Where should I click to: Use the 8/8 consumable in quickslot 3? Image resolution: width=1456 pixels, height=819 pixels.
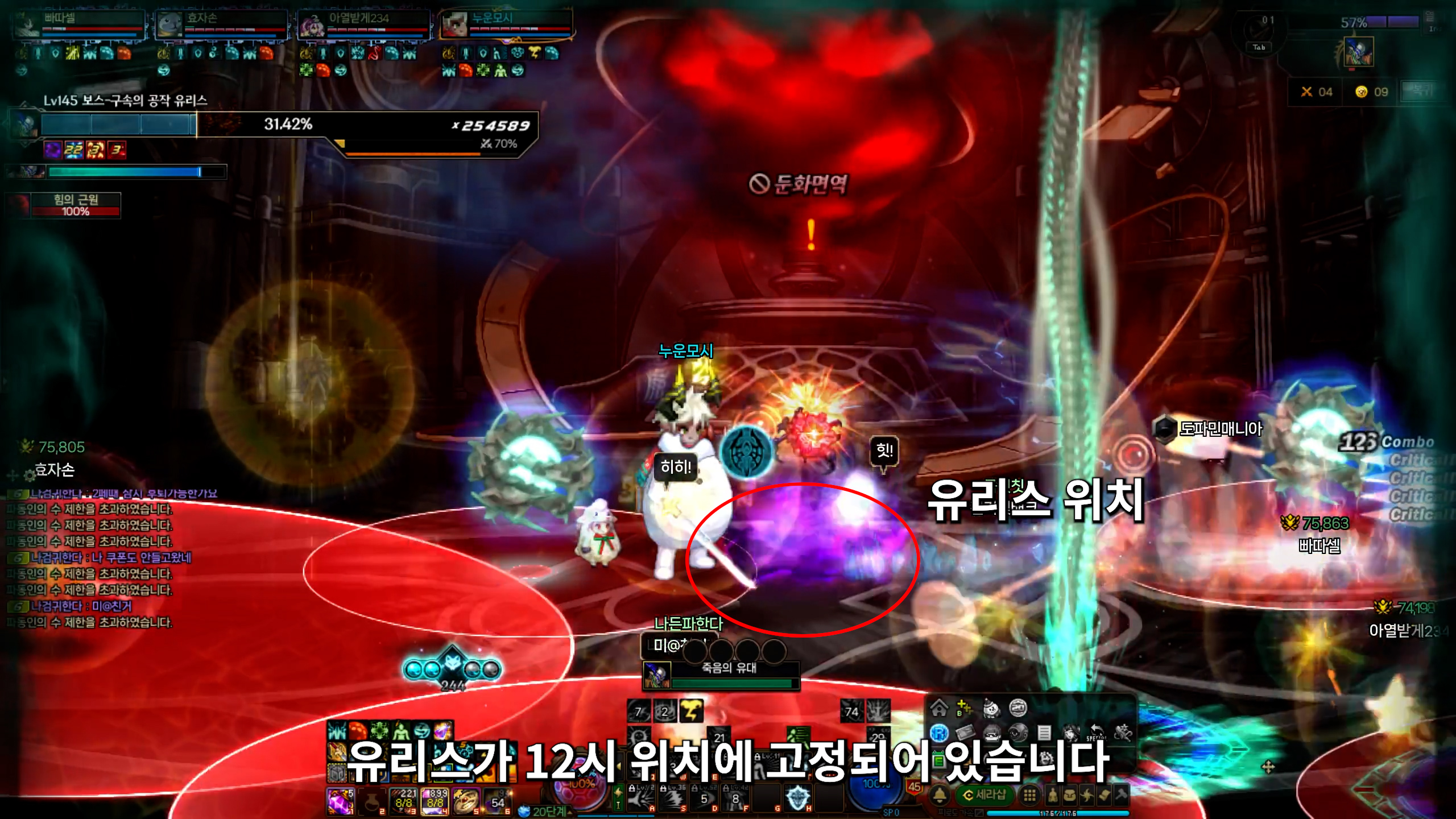coord(403,801)
